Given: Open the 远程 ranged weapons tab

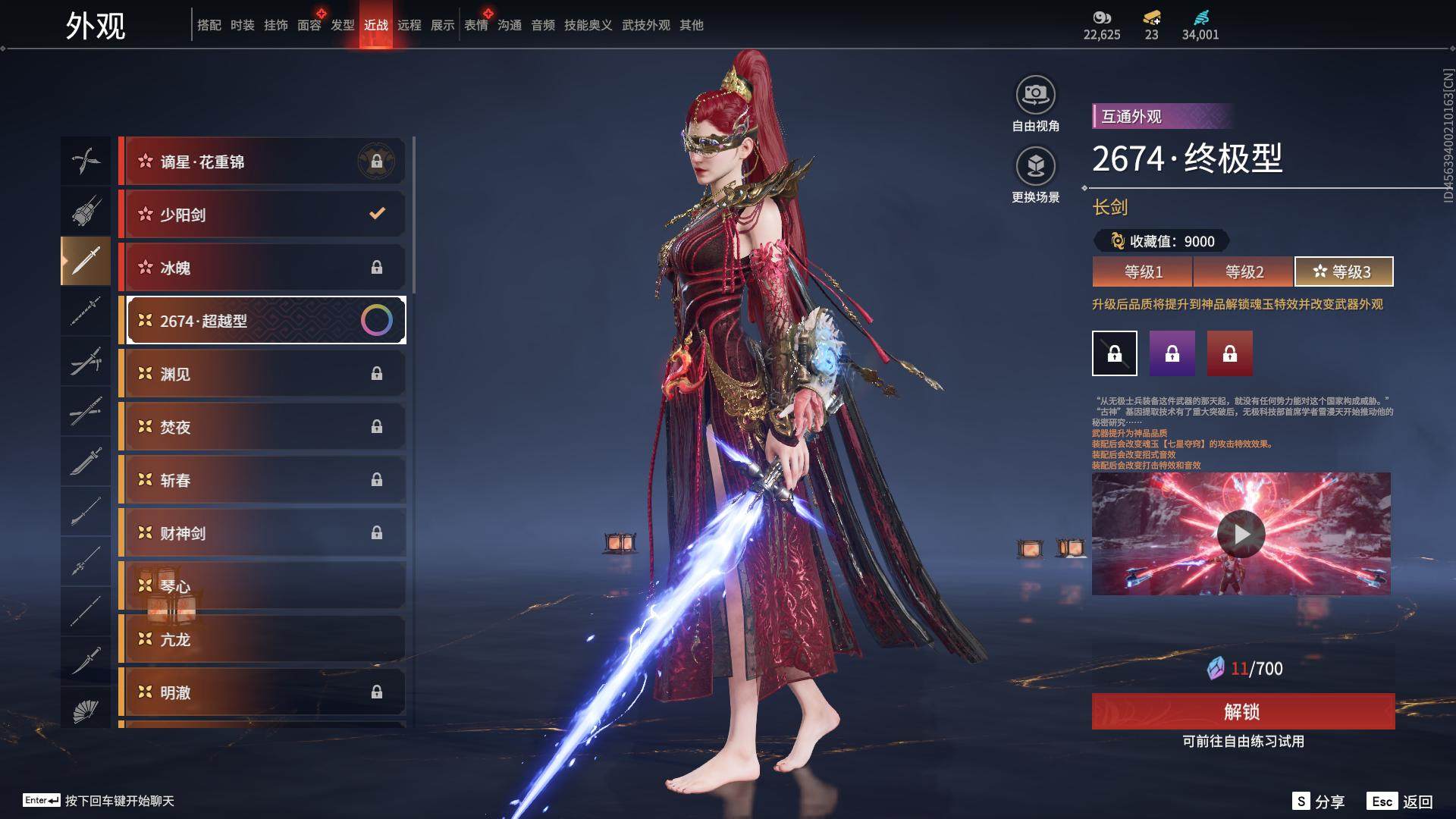Looking at the screenshot, I should 409,25.
